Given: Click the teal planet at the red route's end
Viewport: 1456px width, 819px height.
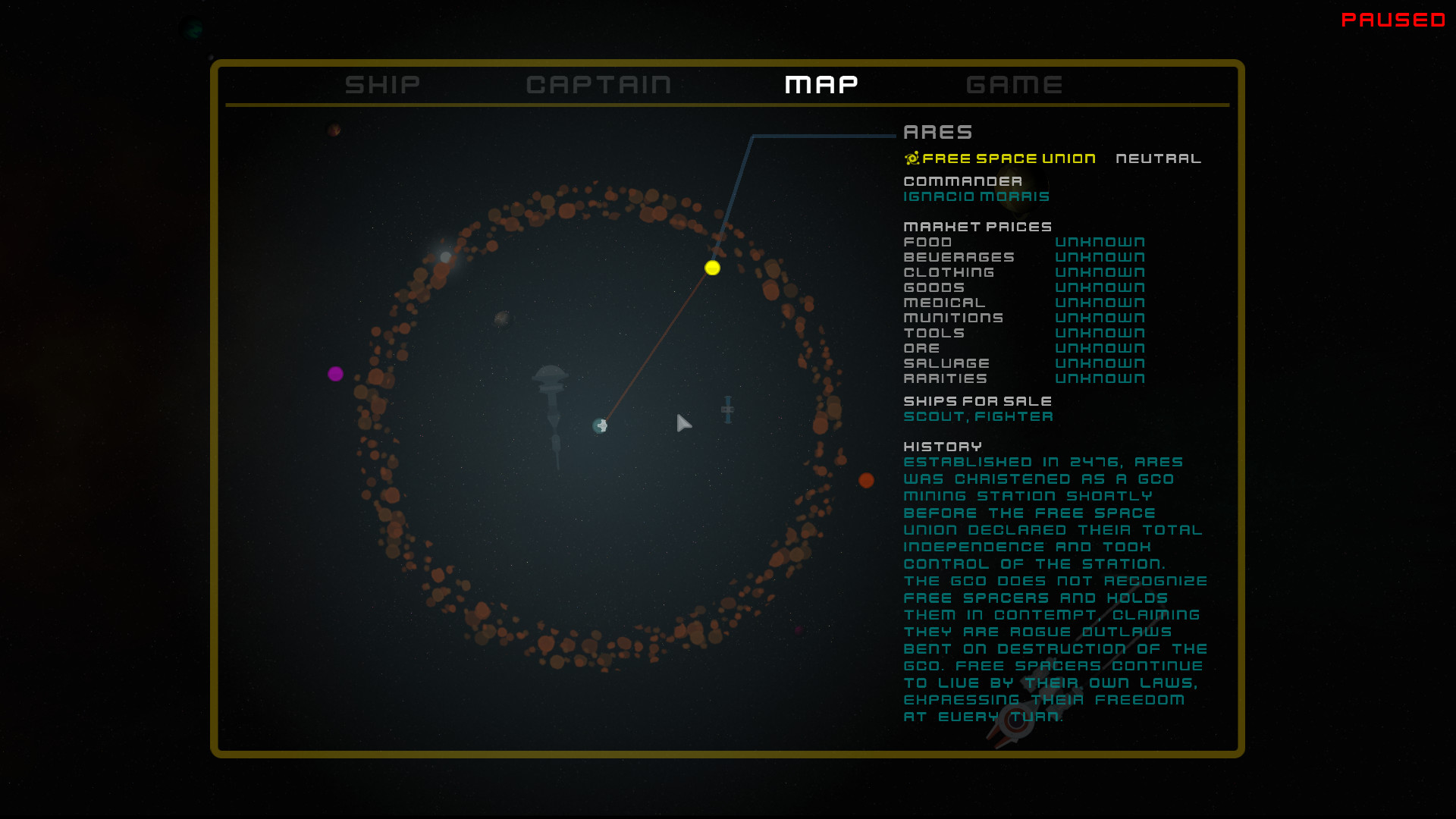Looking at the screenshot, I should click(601, 426).
